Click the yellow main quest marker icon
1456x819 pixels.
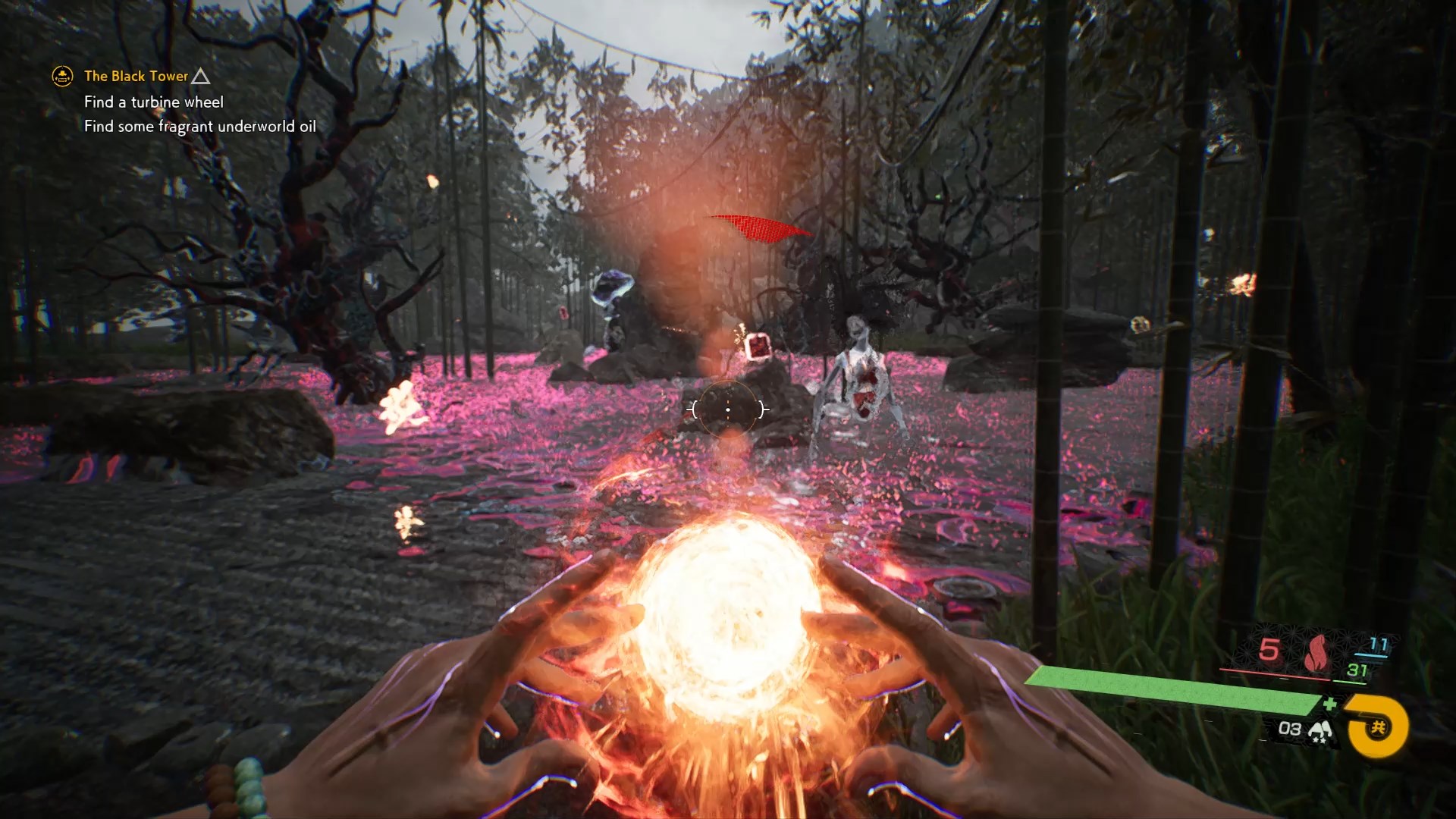pyautogui.click(x=62, y=76)
